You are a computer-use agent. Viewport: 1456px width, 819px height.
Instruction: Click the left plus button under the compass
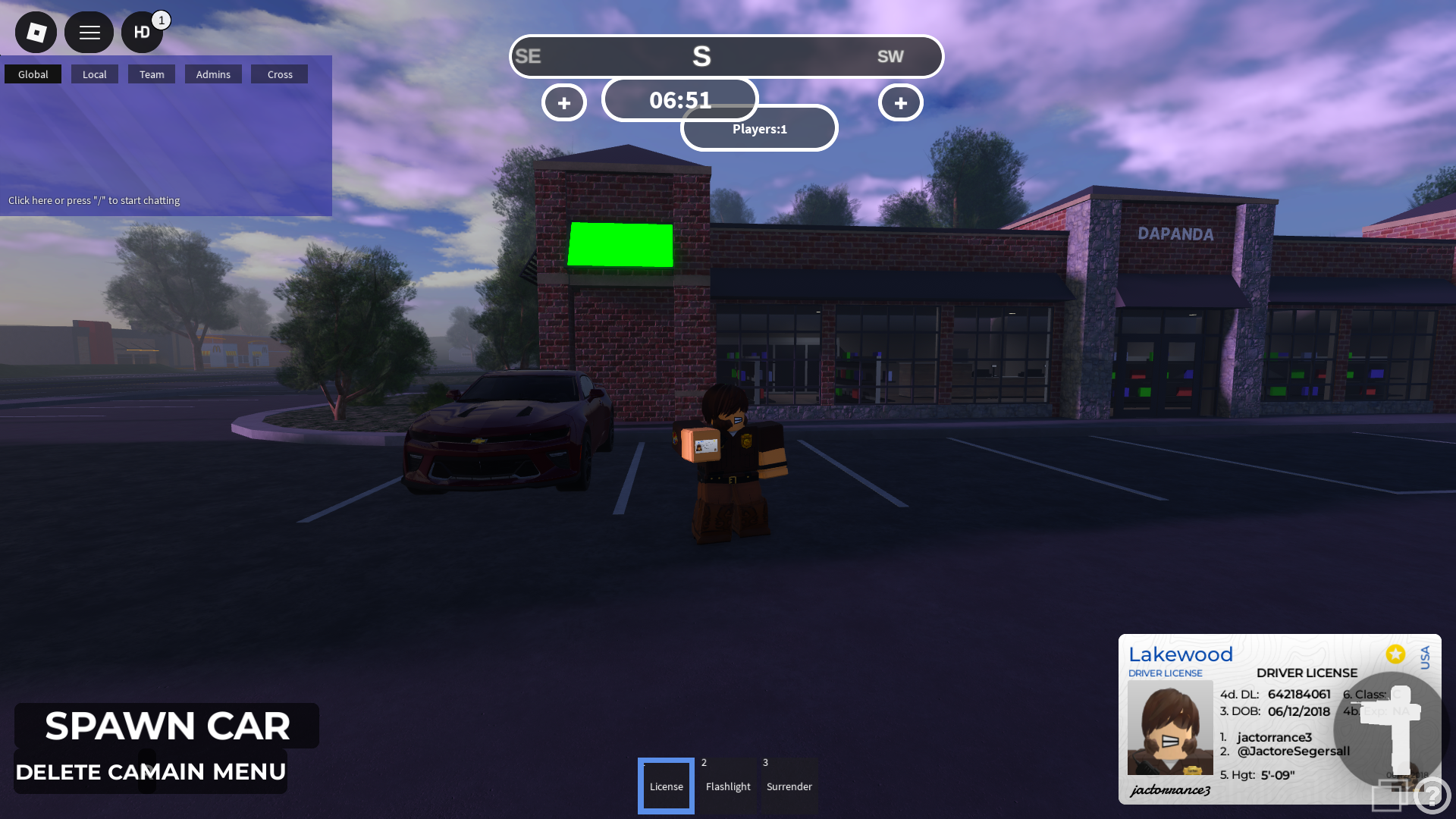(563, 102)
